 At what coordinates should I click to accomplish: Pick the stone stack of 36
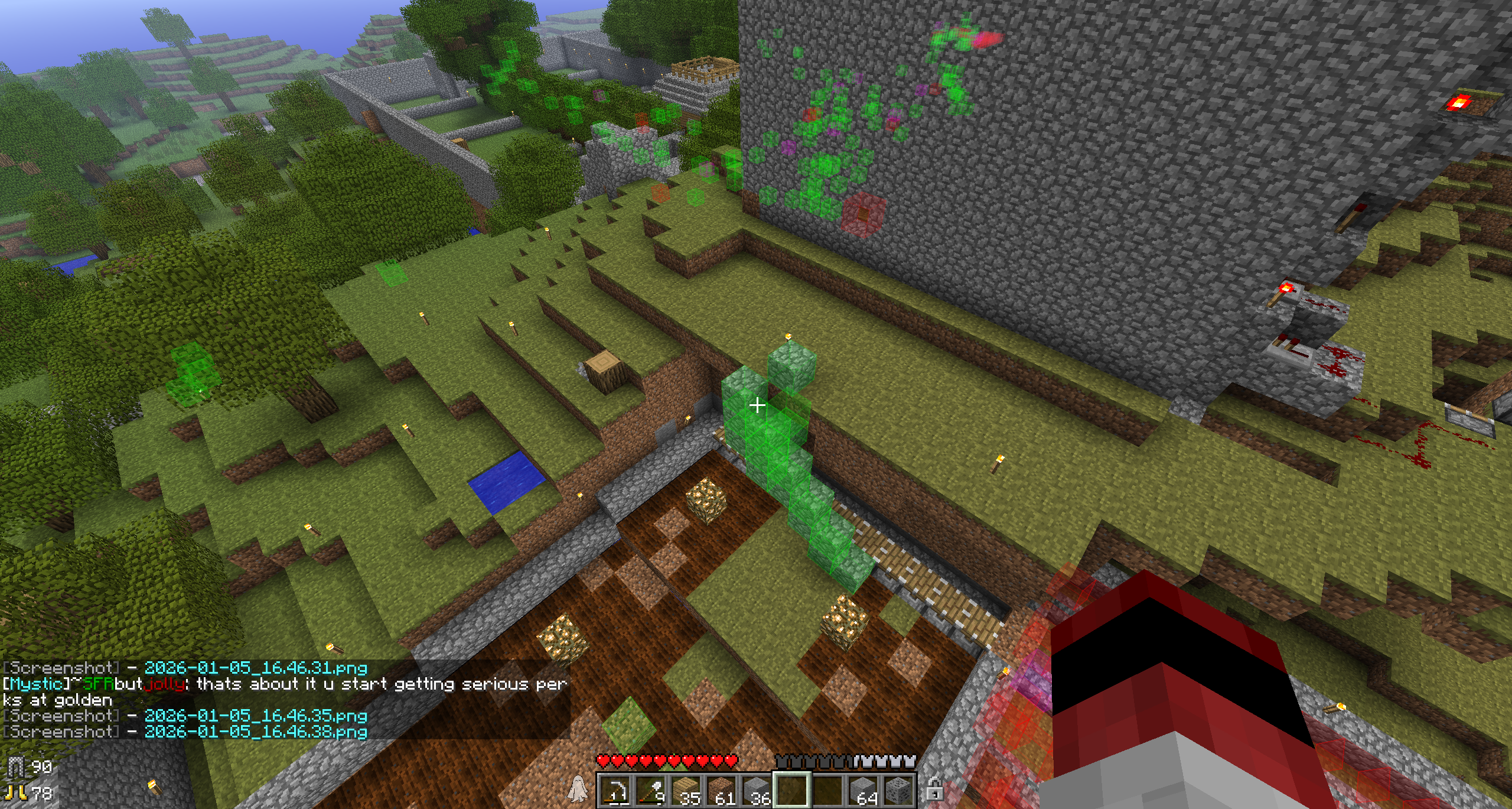click(x=757, y=791)
